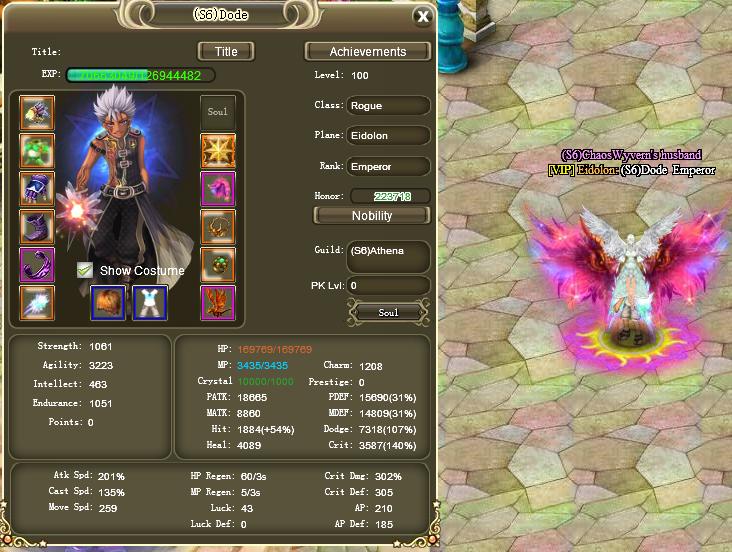View the Achievements panel
This screenshot has width=732, height=552.
(x=368, y=51)
